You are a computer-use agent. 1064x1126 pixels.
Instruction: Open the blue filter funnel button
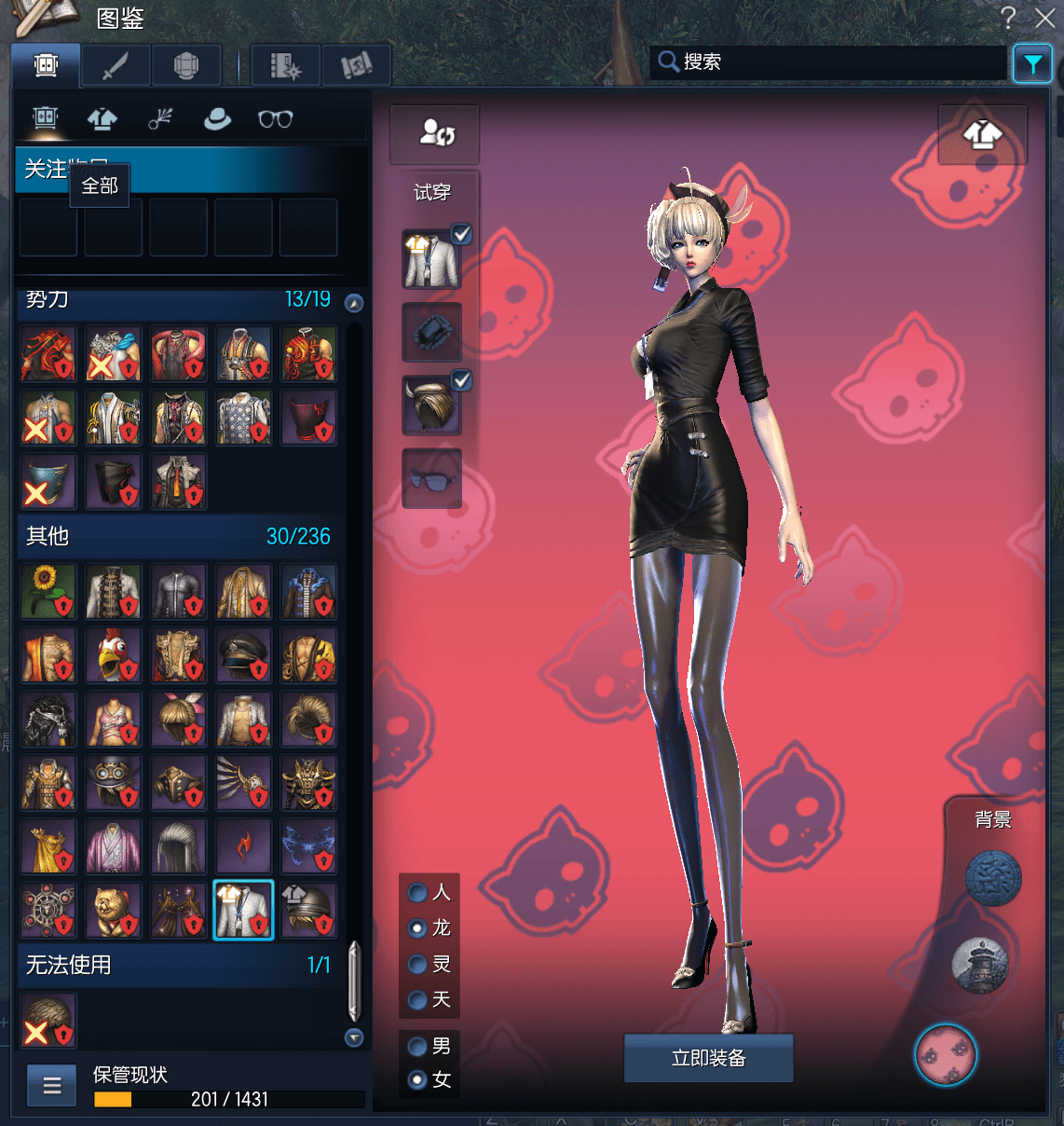[1032, 63]
